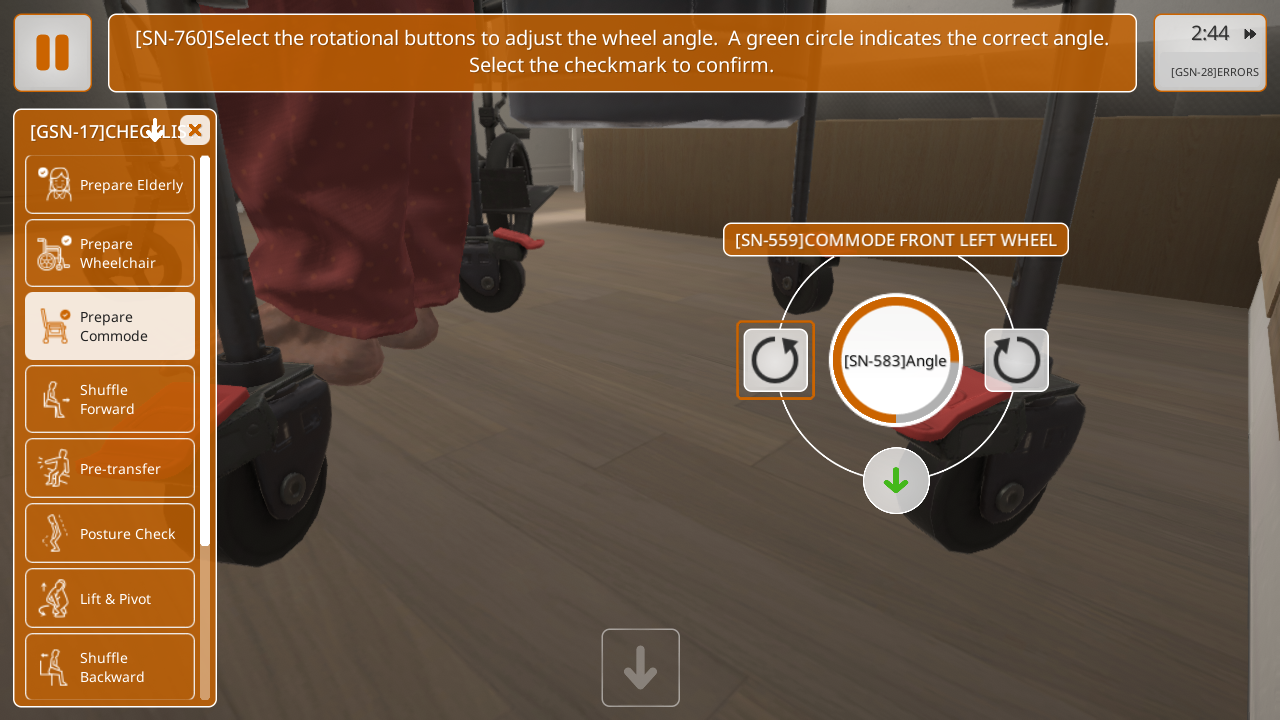Click the checklist scrollbar

[x=205, y=350]
